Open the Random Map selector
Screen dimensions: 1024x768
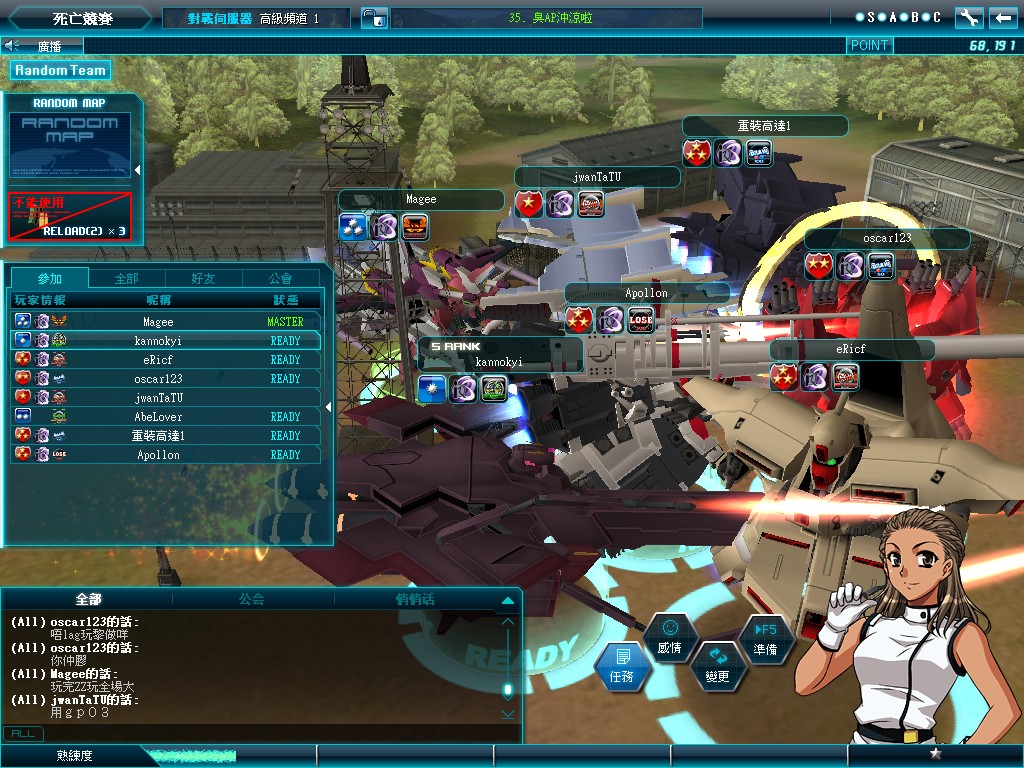70,144
